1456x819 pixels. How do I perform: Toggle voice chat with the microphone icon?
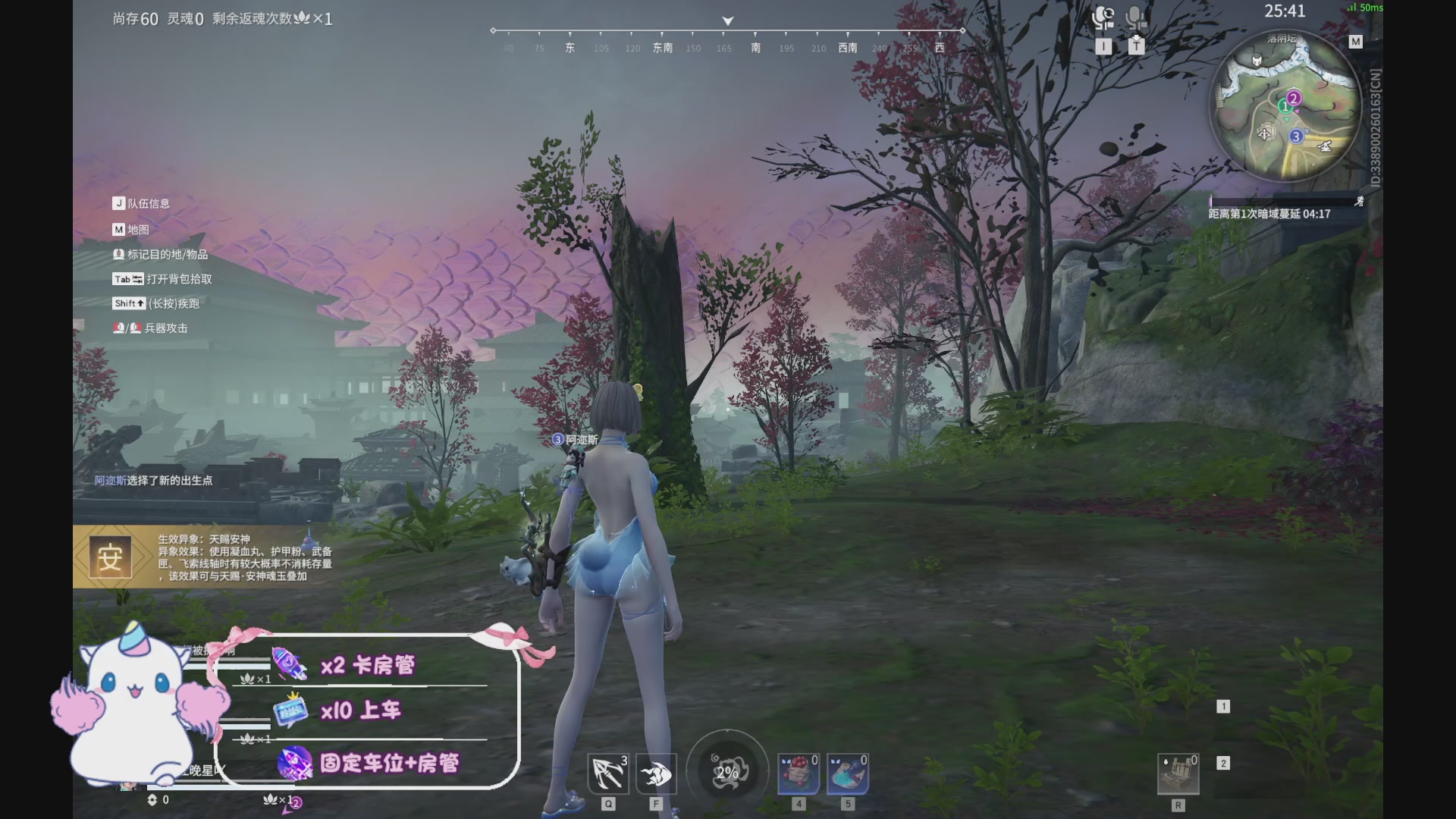tap(1103, 17)
